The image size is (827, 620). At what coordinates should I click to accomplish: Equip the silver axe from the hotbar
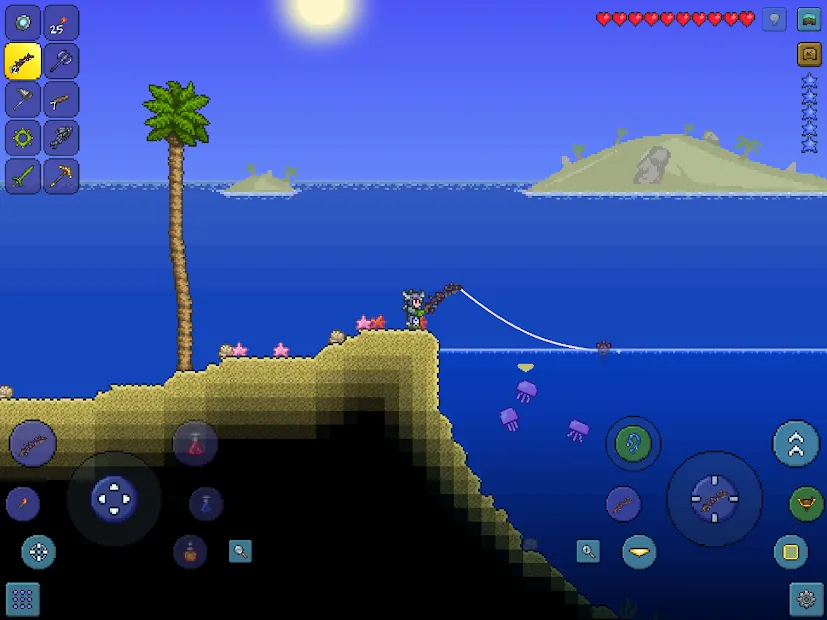click(x=61, y=60)
